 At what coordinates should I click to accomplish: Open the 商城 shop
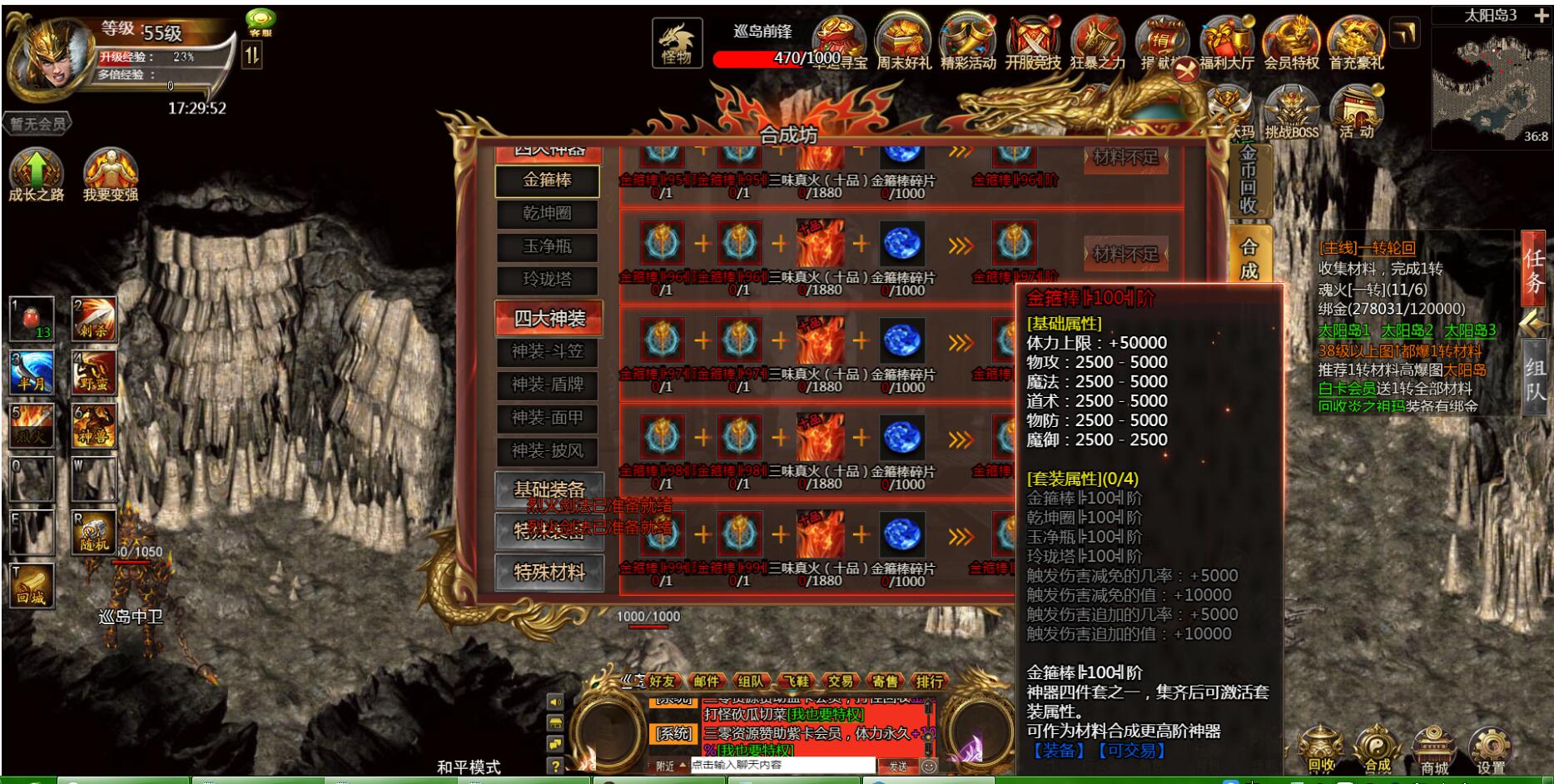[x=1433, y=750]
